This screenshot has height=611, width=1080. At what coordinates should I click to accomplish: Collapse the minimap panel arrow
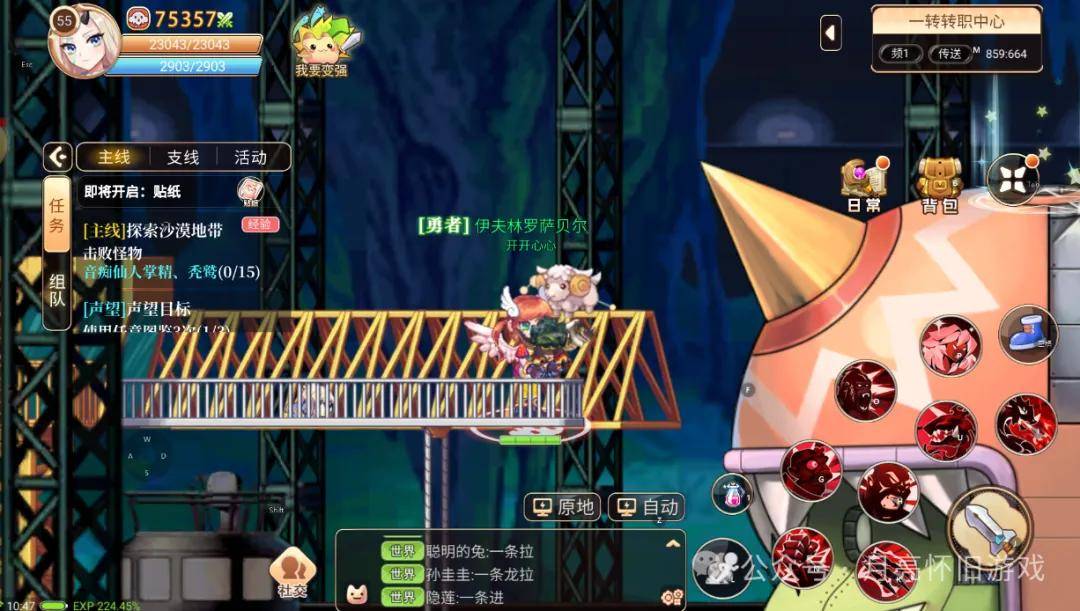click(831, 33)
